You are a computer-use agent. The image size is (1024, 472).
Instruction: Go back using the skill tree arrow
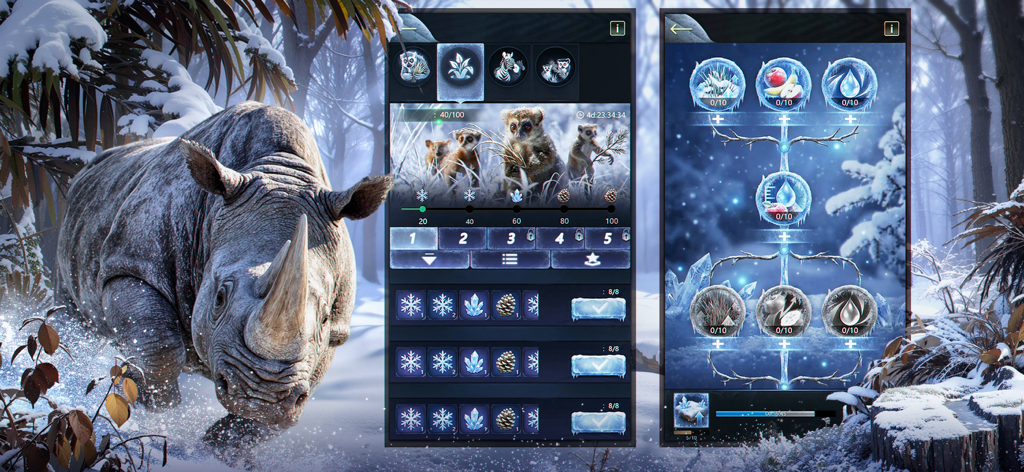coord(681,29)
